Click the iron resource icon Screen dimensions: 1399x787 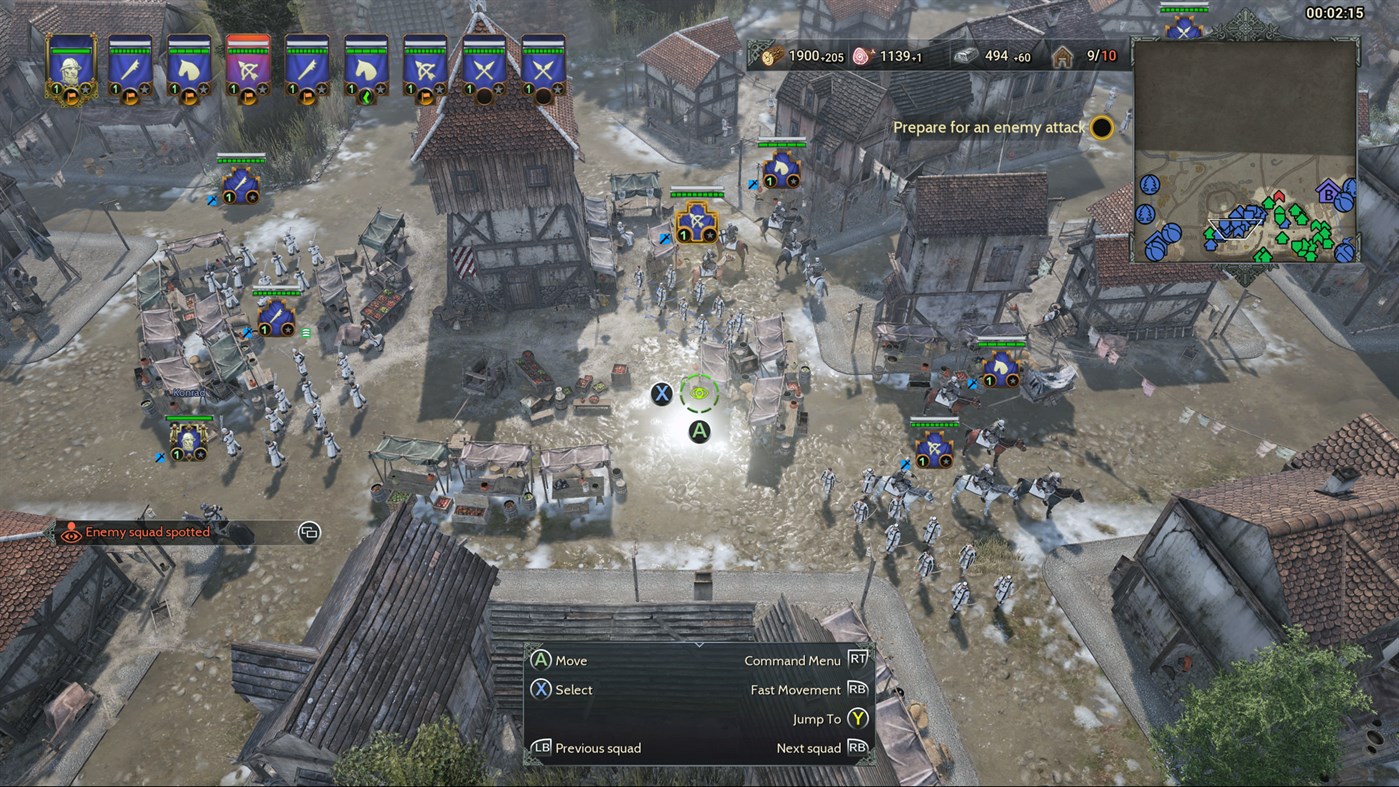click(966, 56)
